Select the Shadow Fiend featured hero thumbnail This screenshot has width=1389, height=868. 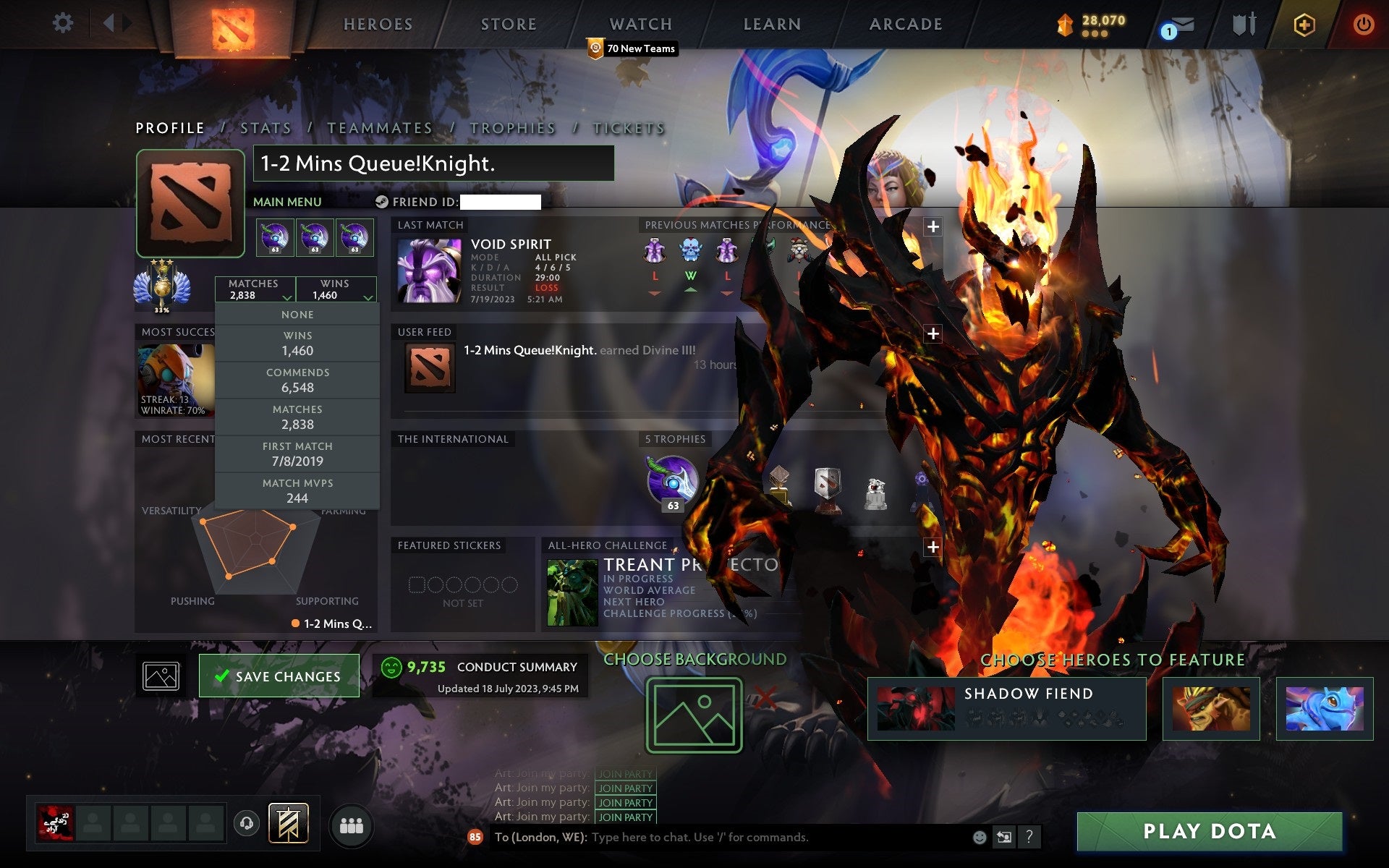914,708
